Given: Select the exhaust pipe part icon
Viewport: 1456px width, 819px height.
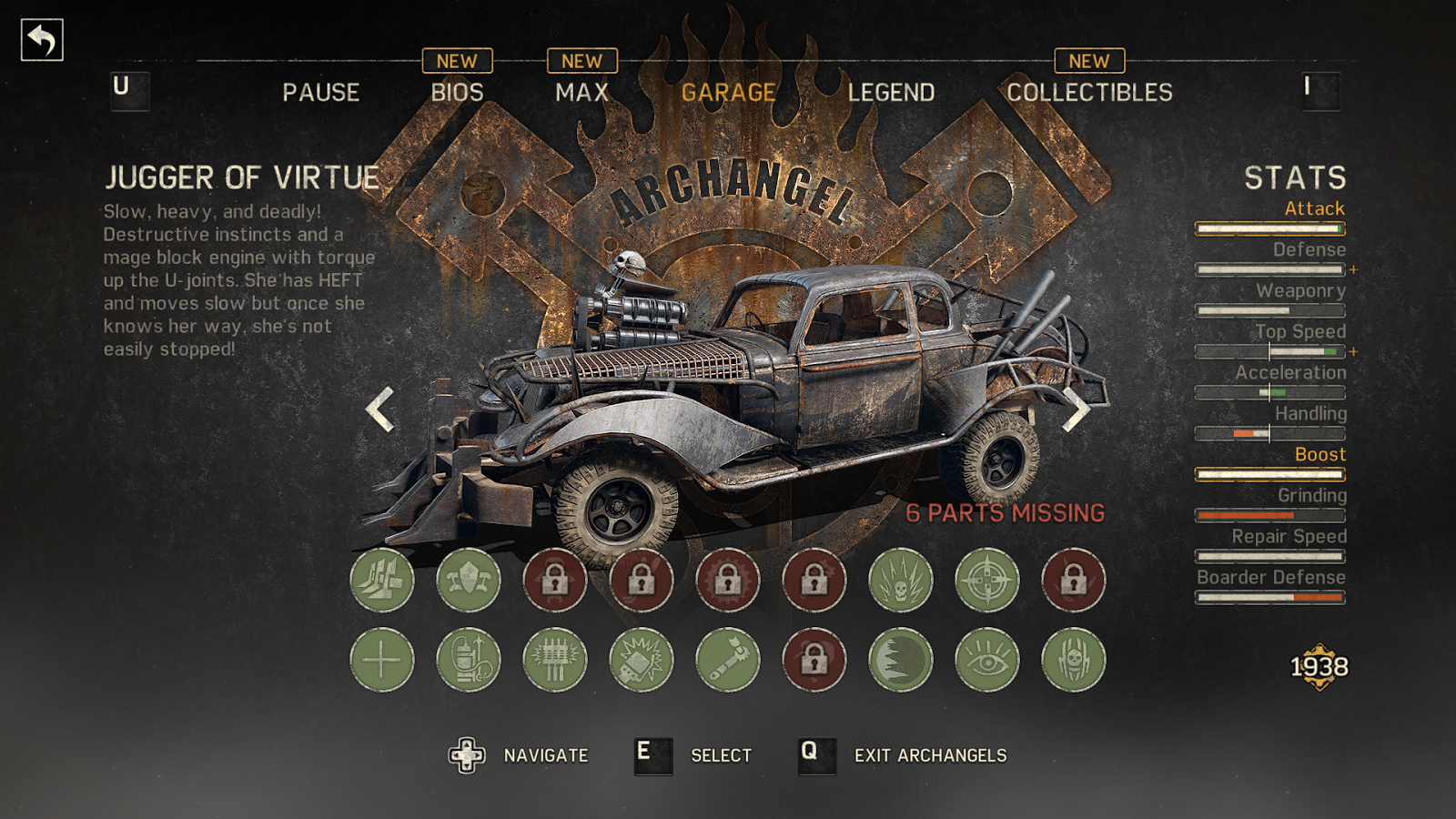Looking at the screenshot, I should coord(728,660).
